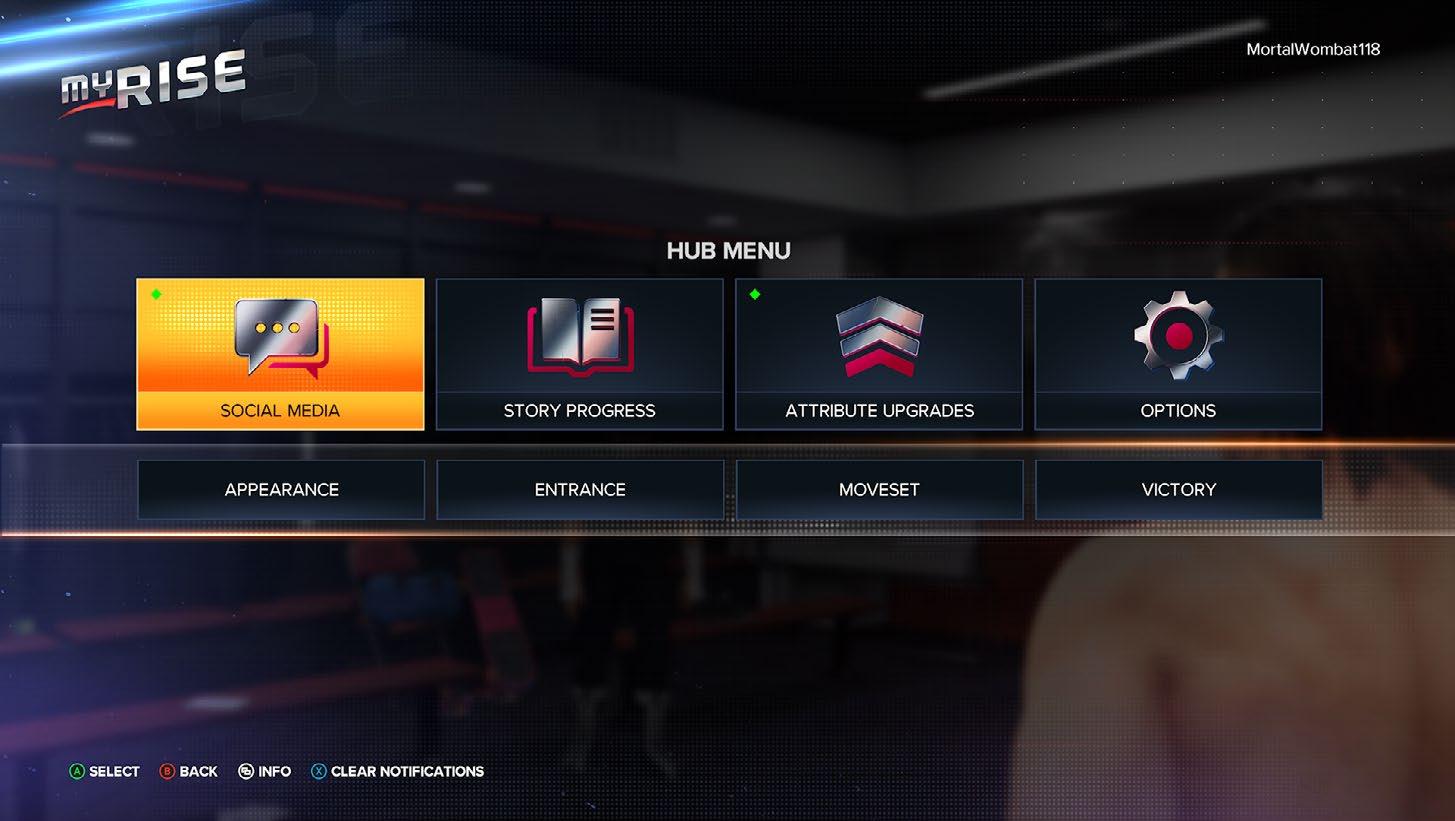Open the Moveset editor
Image resolution: width=1455 pixels, height=821 pixels.
[x=879, y=490]
